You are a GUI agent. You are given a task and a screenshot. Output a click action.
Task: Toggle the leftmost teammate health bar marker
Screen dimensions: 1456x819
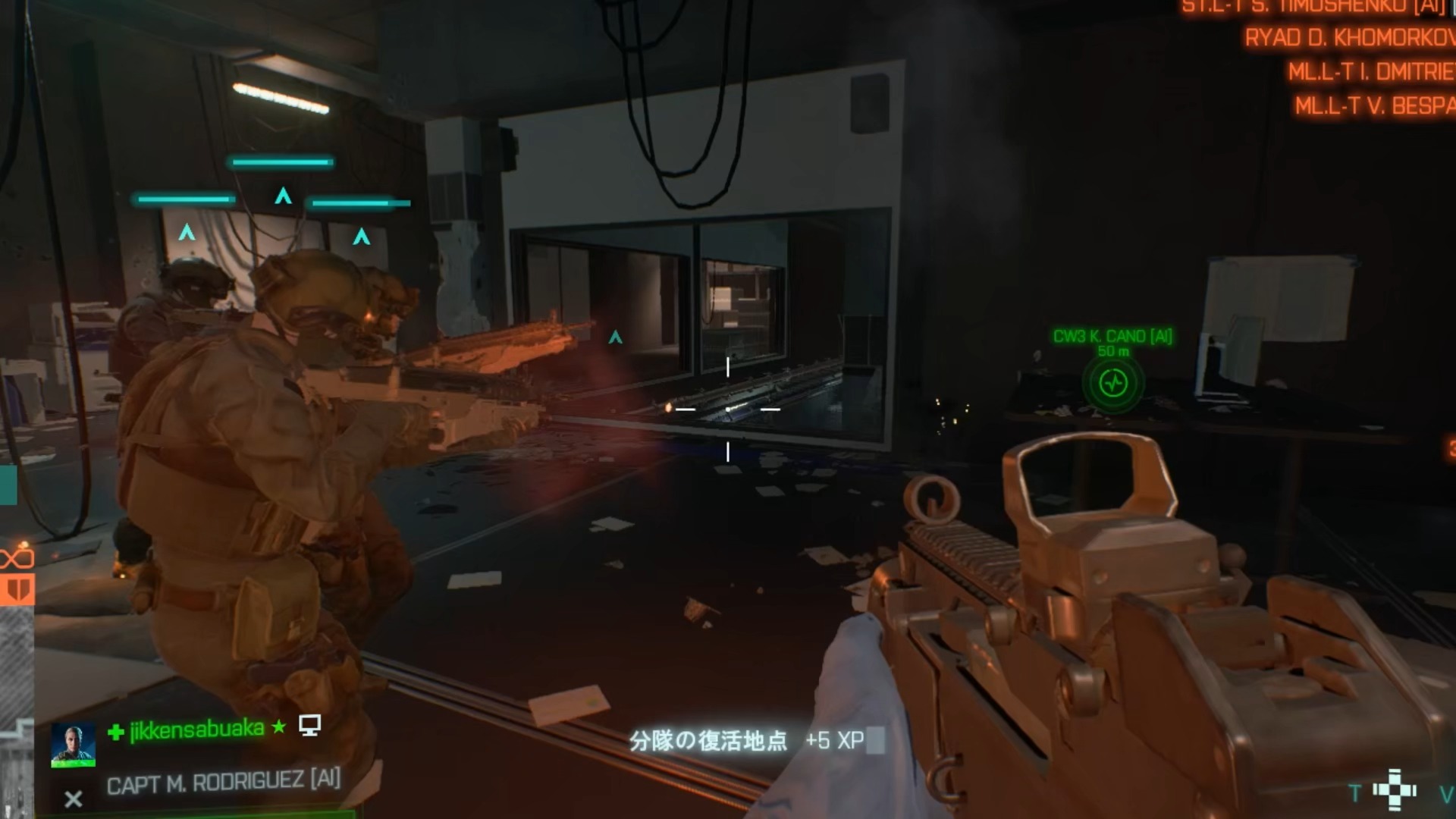tap(184, 199)
